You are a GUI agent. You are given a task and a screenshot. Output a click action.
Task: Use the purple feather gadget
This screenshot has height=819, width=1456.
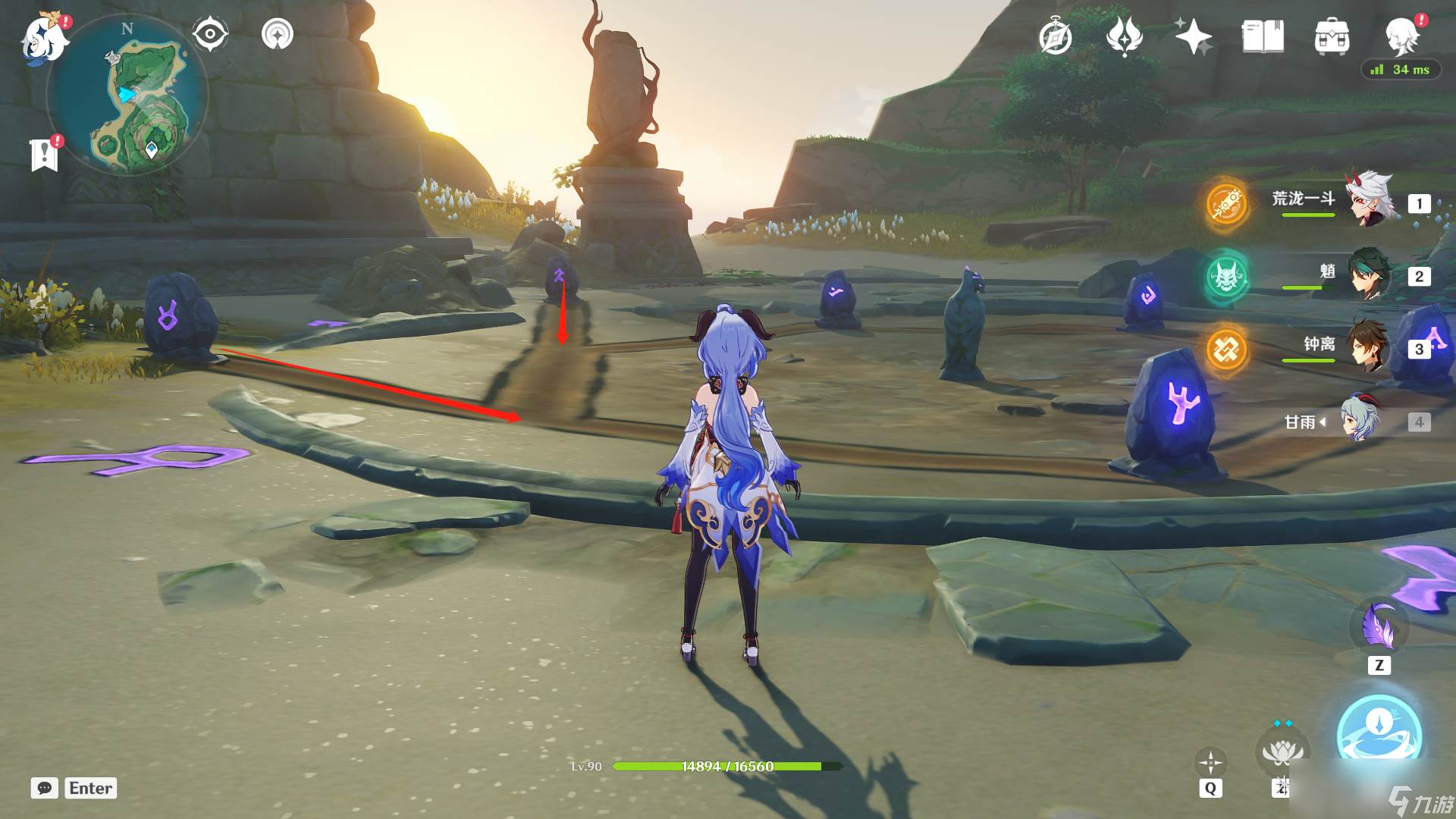(x=1379, y=628)
